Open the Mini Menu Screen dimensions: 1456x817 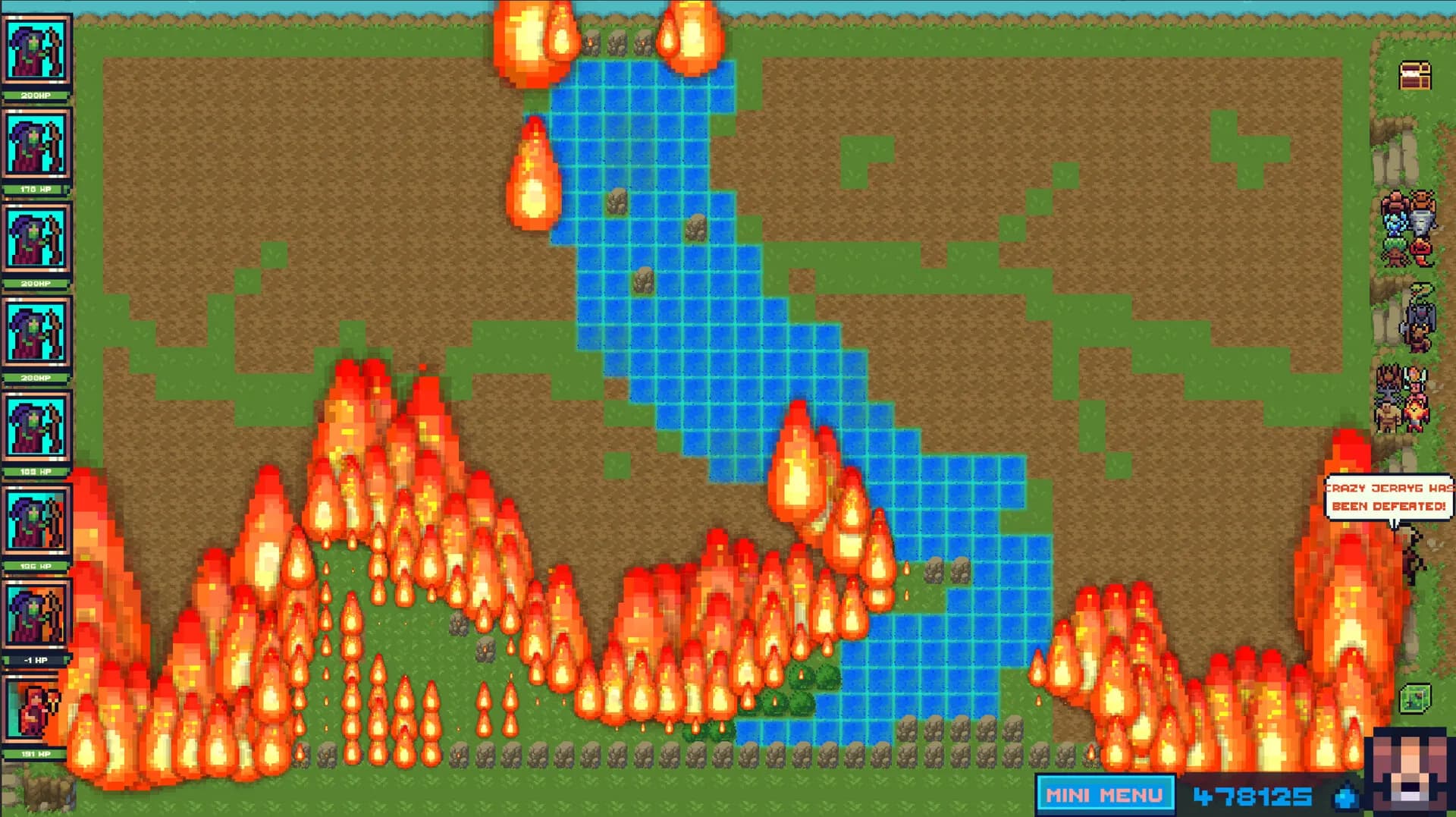(x=1106, y=796)
